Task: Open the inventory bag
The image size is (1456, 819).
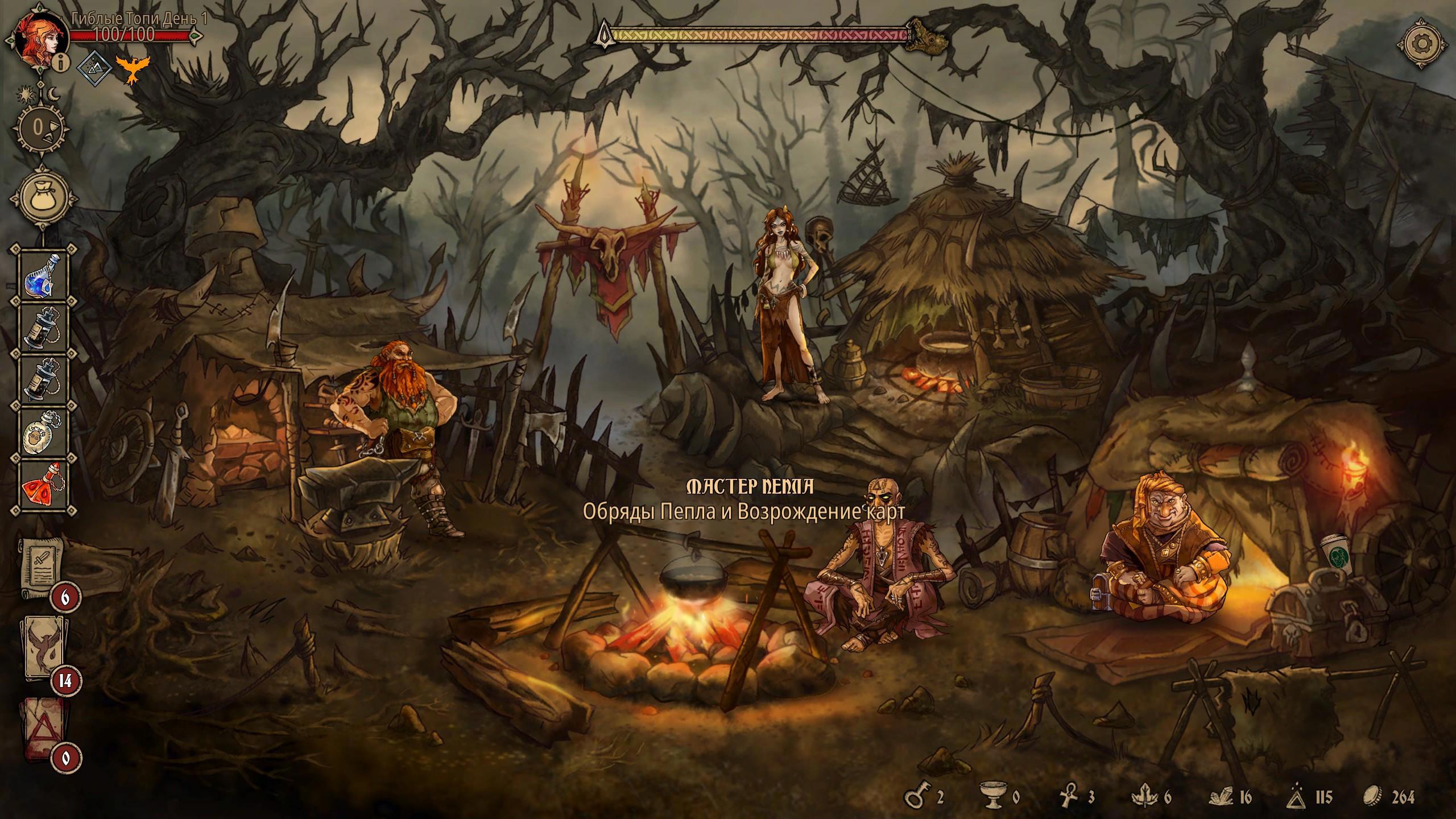Action: click(44, 198)
